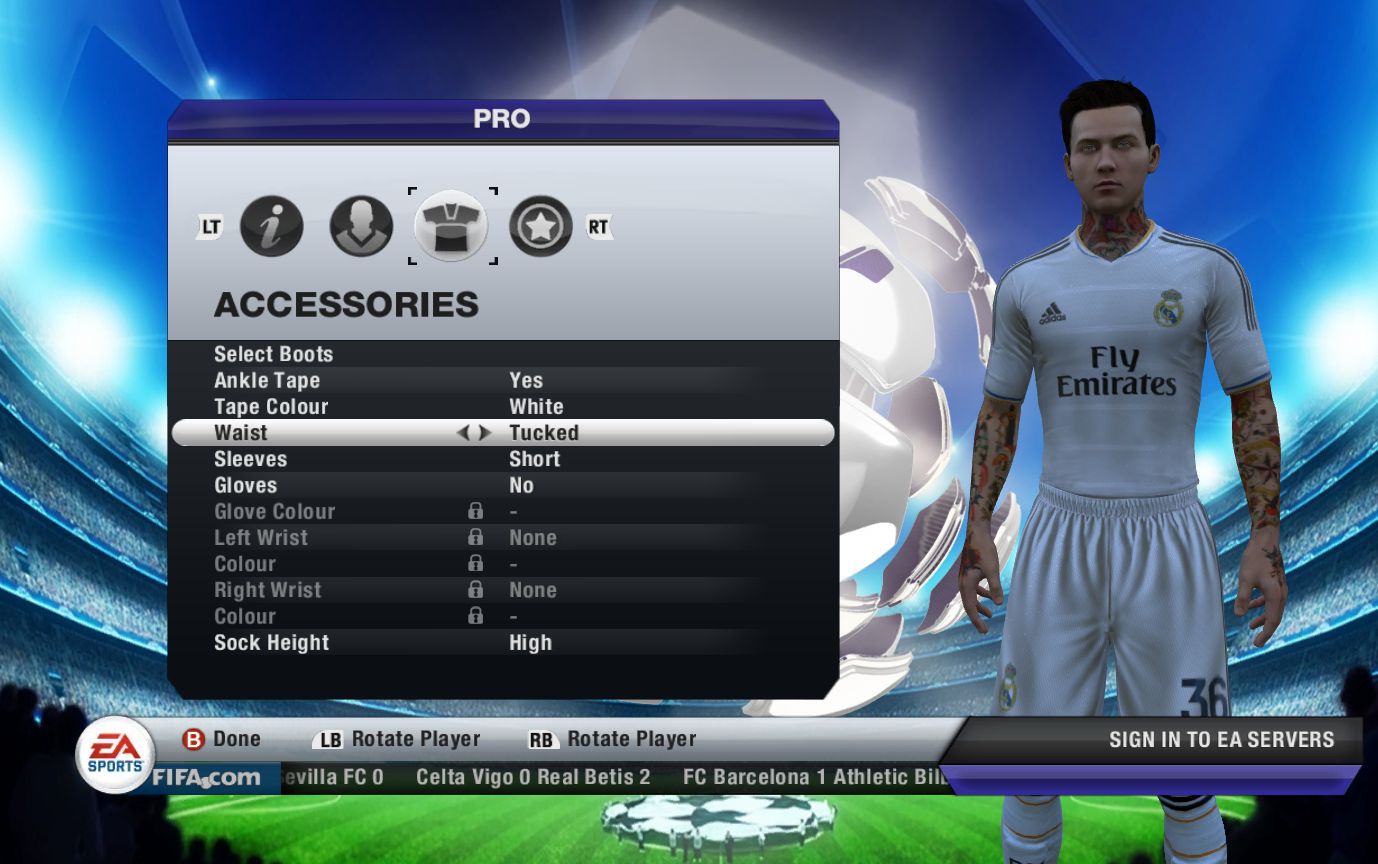Select the jersey accessories tab
This screenshot has height=864, width=1378.
[x=451, y=226]
